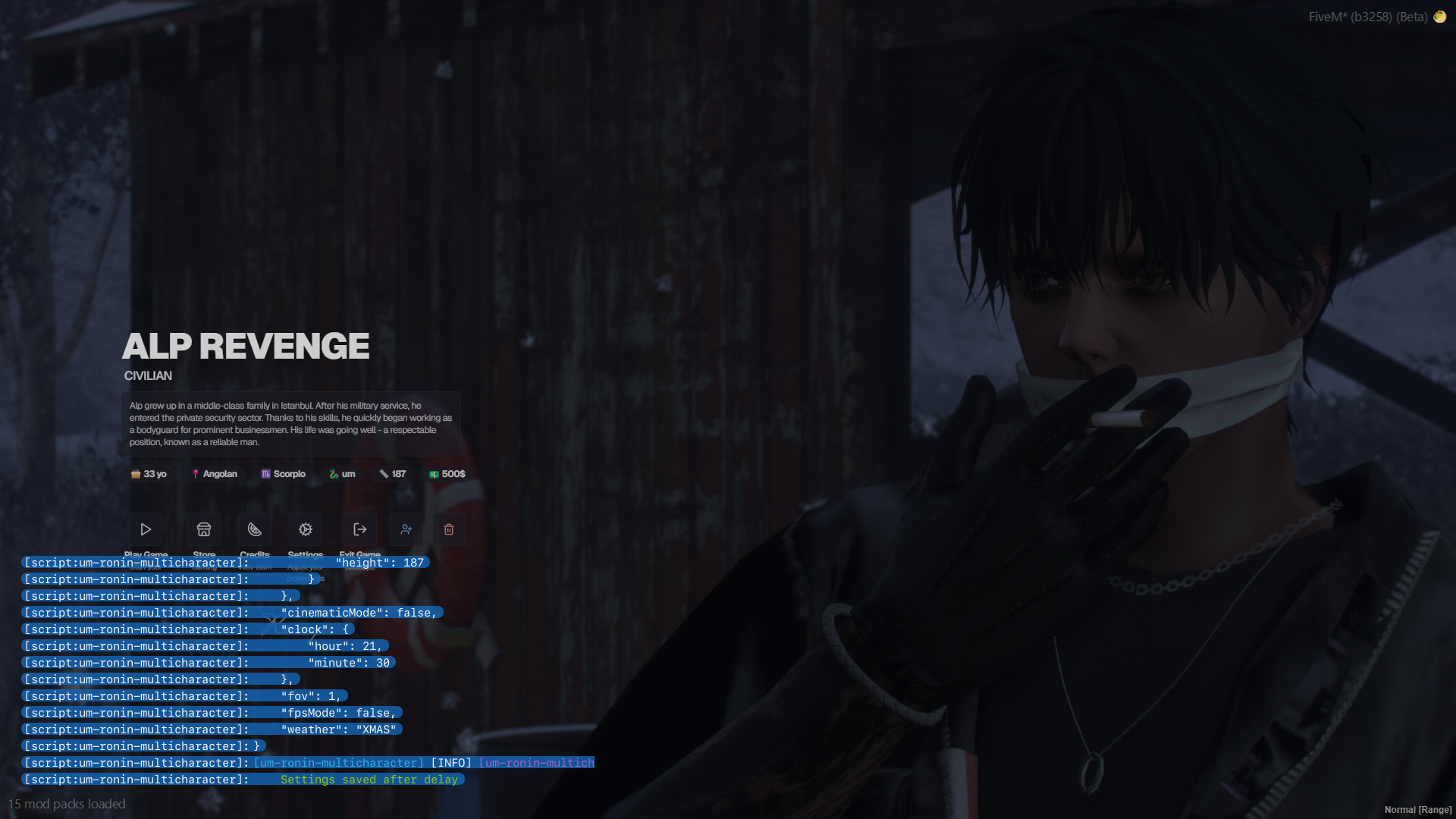Click the ALP REVENGE character name

(246, 345)
